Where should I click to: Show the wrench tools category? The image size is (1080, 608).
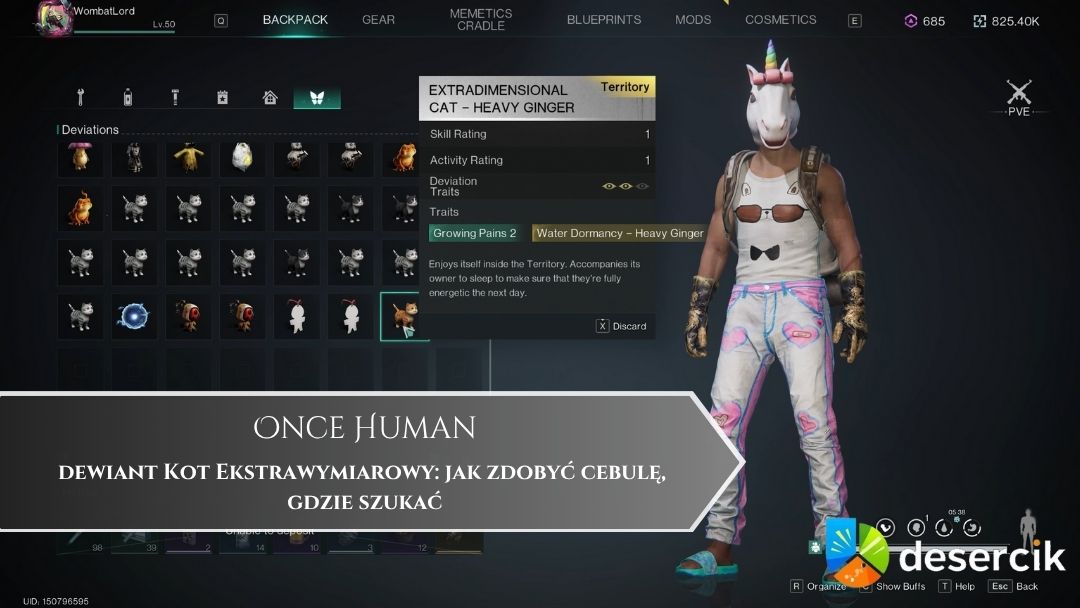(81, 98)
